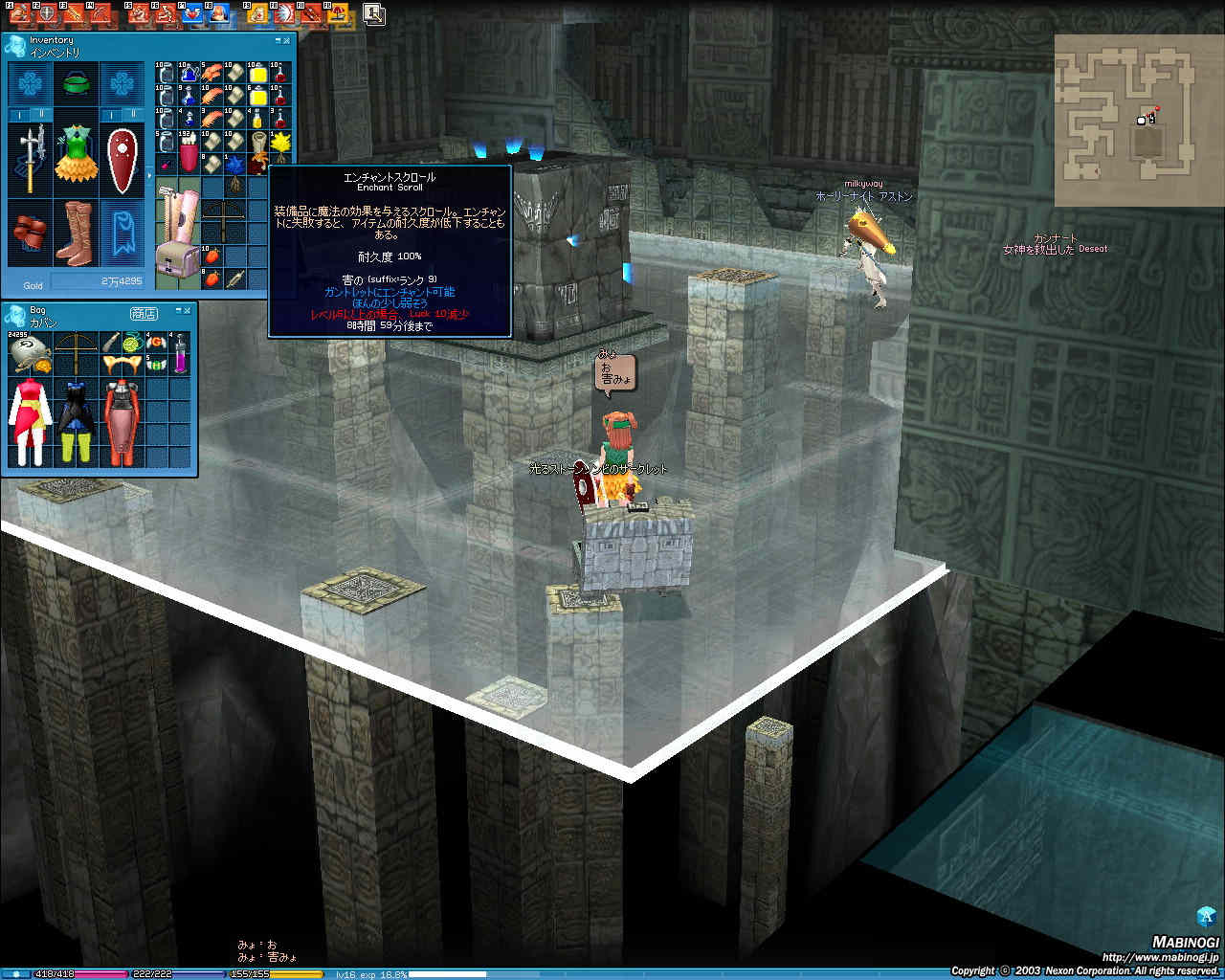
Task: Open the 商店 shop button in Bag
Action: pos(144,313)
